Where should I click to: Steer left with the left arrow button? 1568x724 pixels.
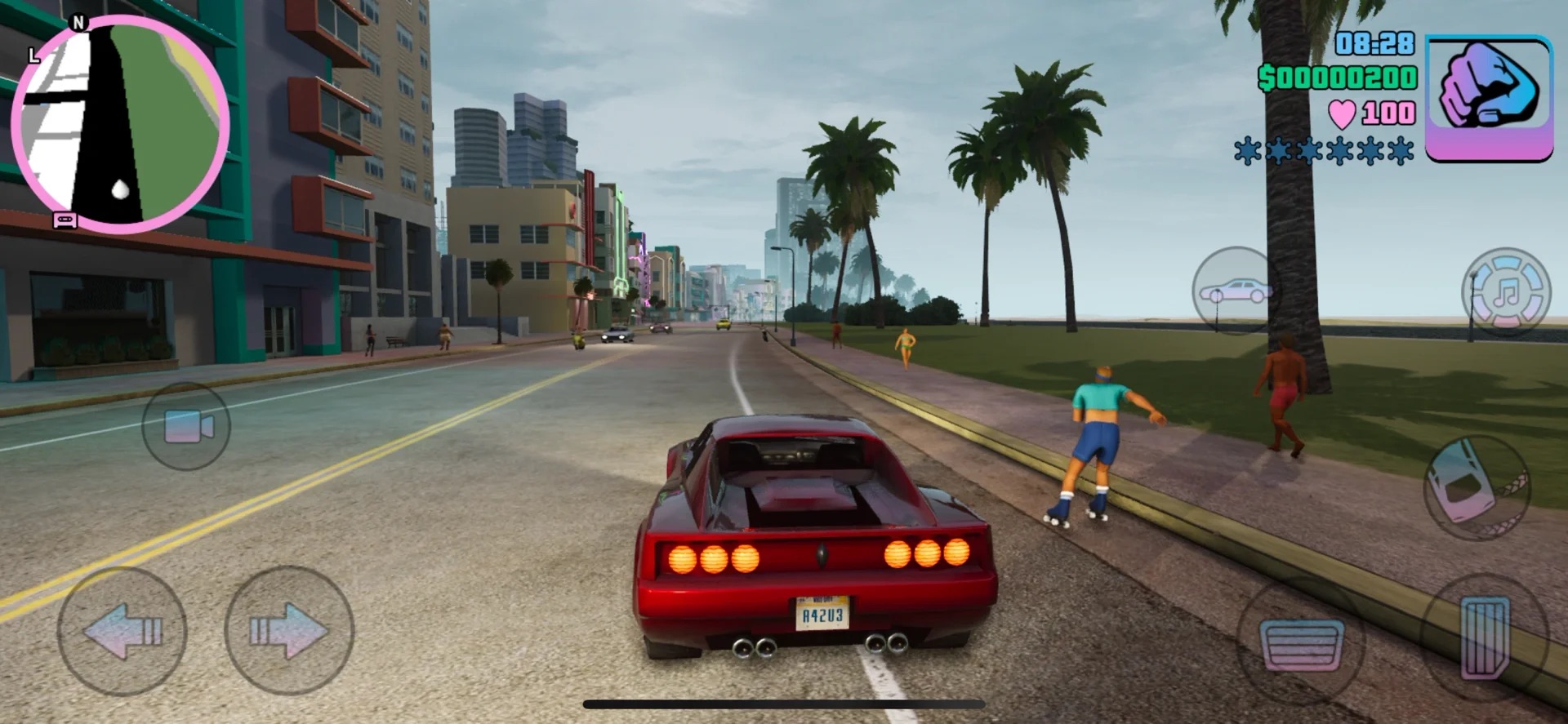click(x=122, y=631)
